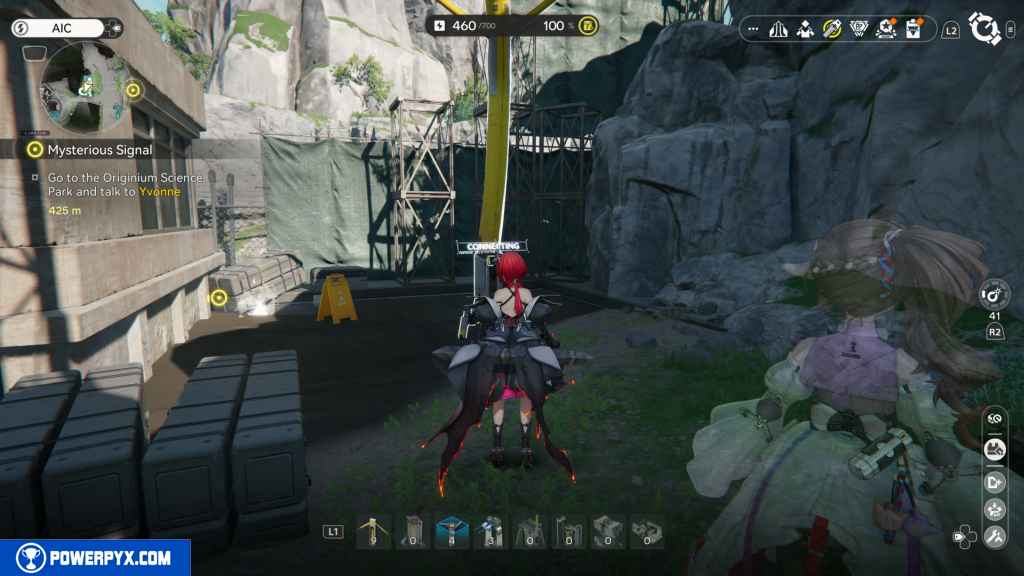Open the three-dots more menu
Image resolution: width=1024 pixels, height=576 pixels.
click(753, 29)
